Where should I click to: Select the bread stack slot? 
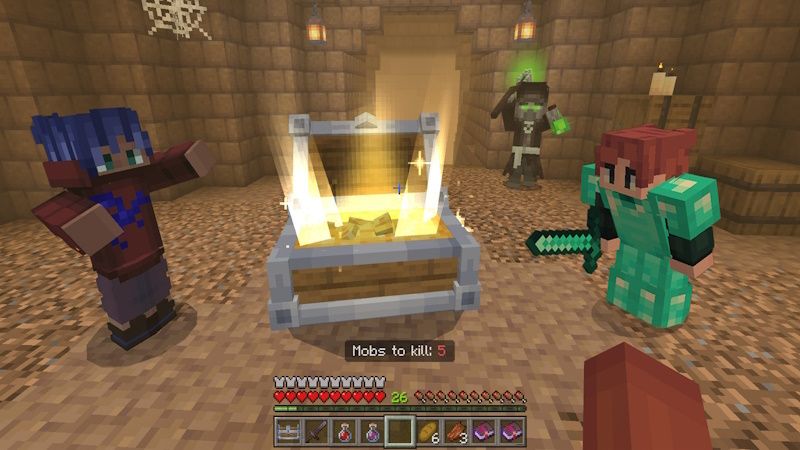pyautogui.click(x=428, y=432)
